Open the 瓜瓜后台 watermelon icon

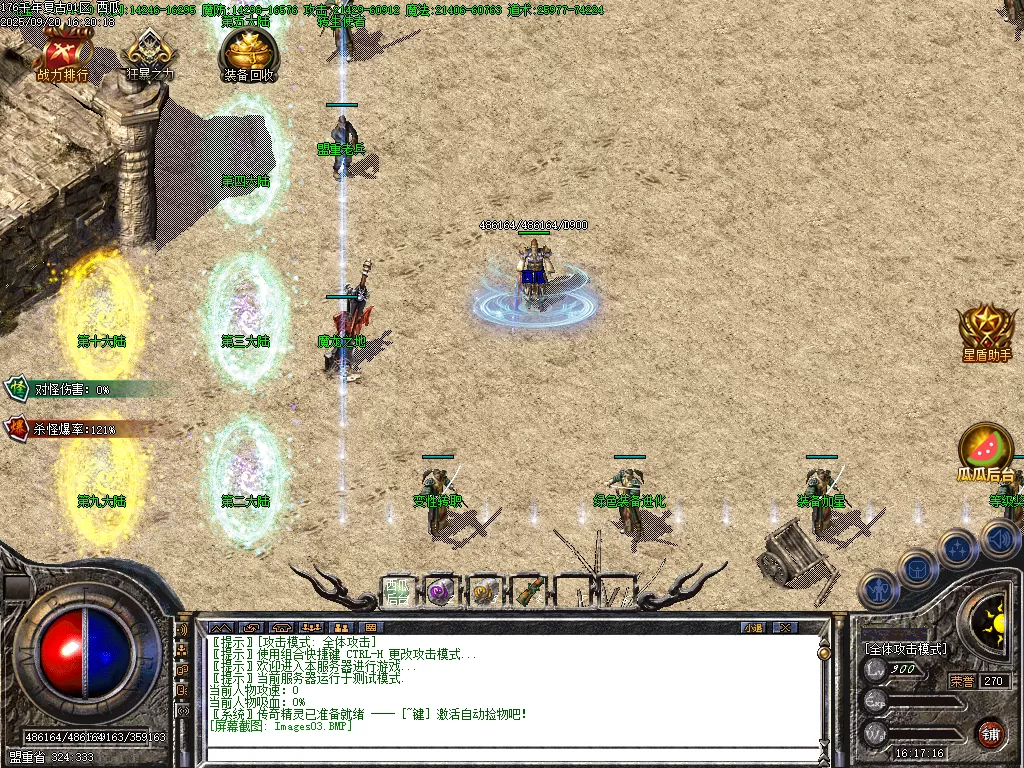pos(986,450)
